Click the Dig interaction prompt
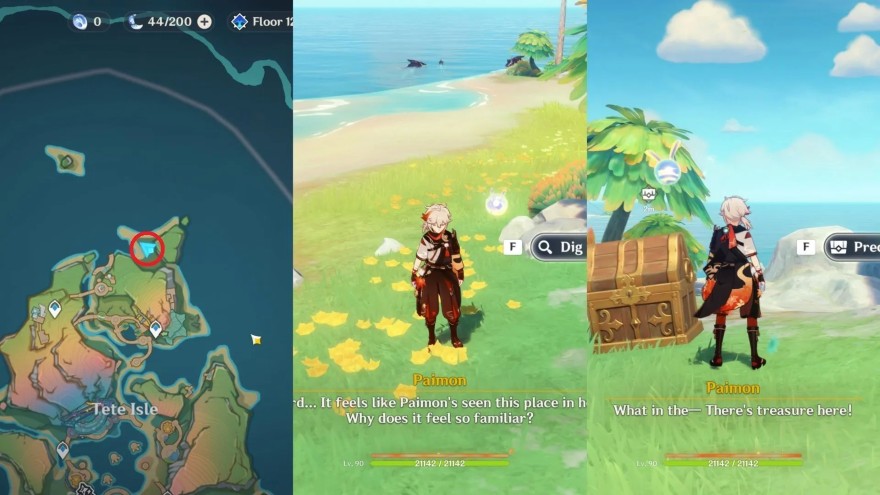This screenshot has width=880, height=495. tap(560, 246)
